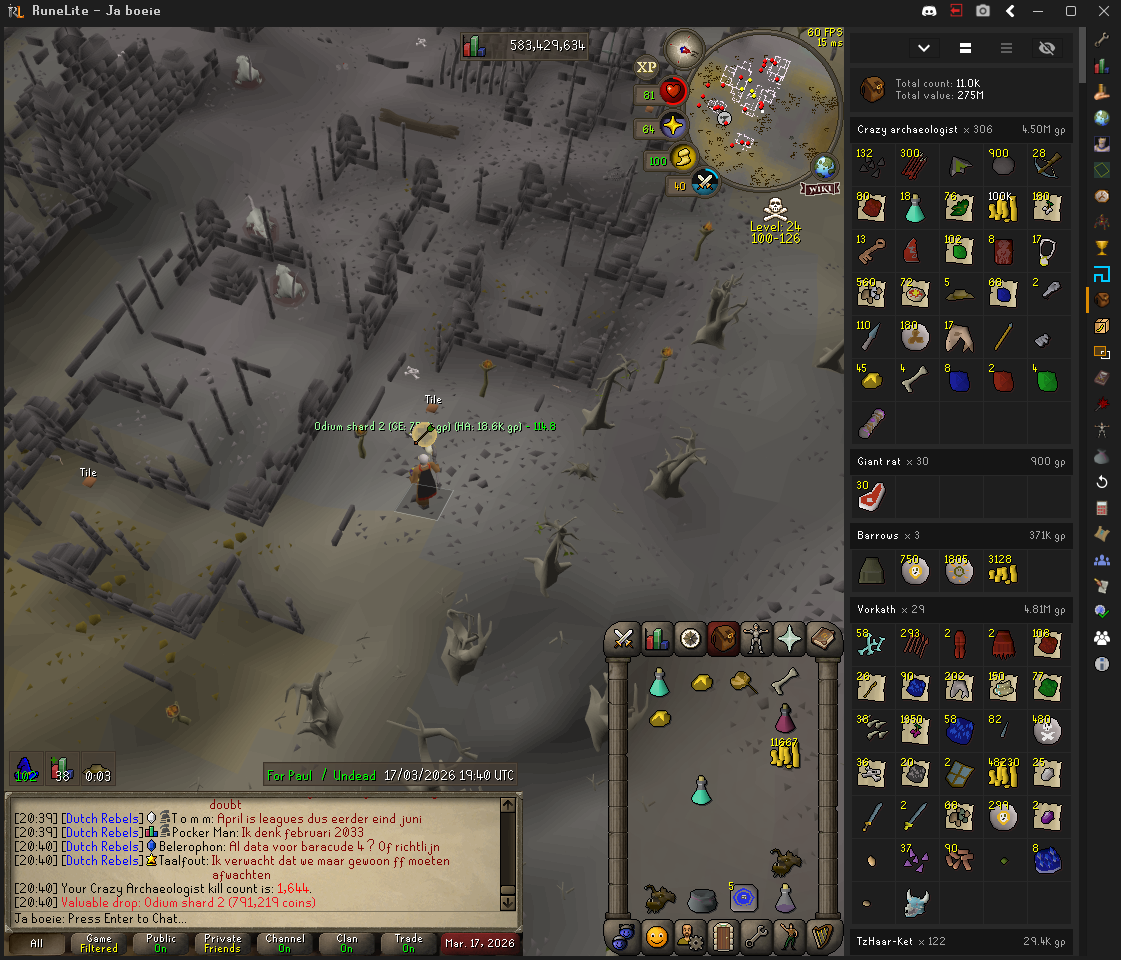1121x960 pixels.
Task: Select the coins stack in the inventory
Action: pos(785,752)
